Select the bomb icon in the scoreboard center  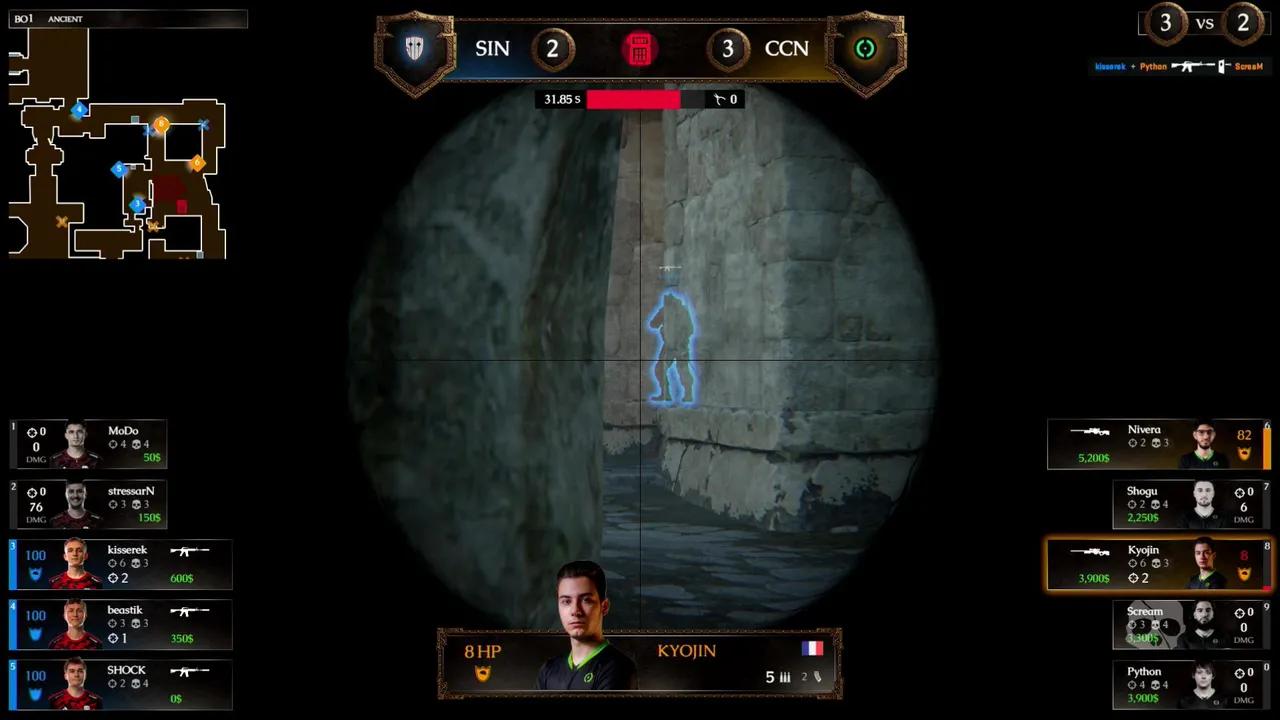pos(640,48)
